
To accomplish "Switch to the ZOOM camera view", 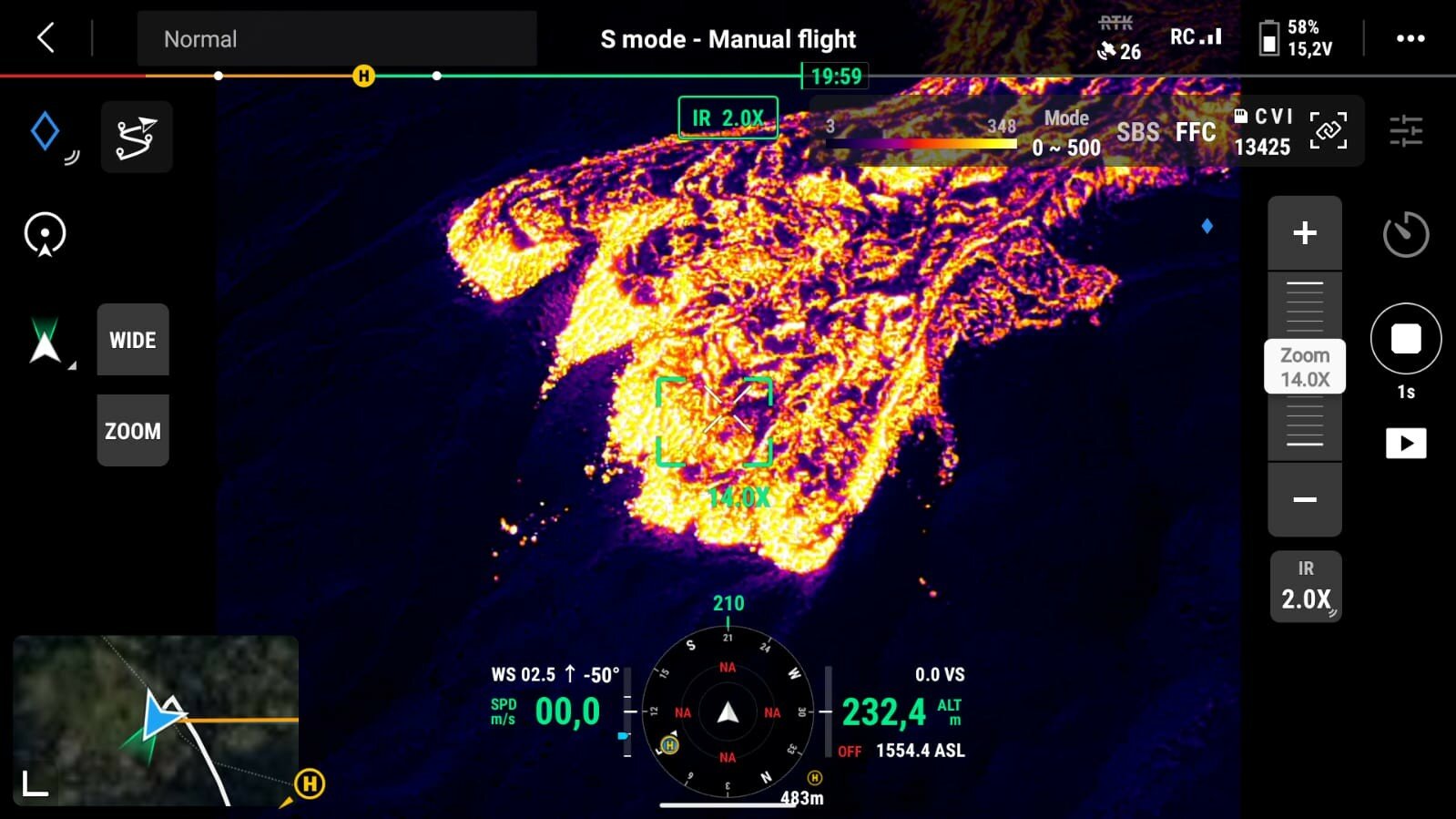I will tap(133, 431).
